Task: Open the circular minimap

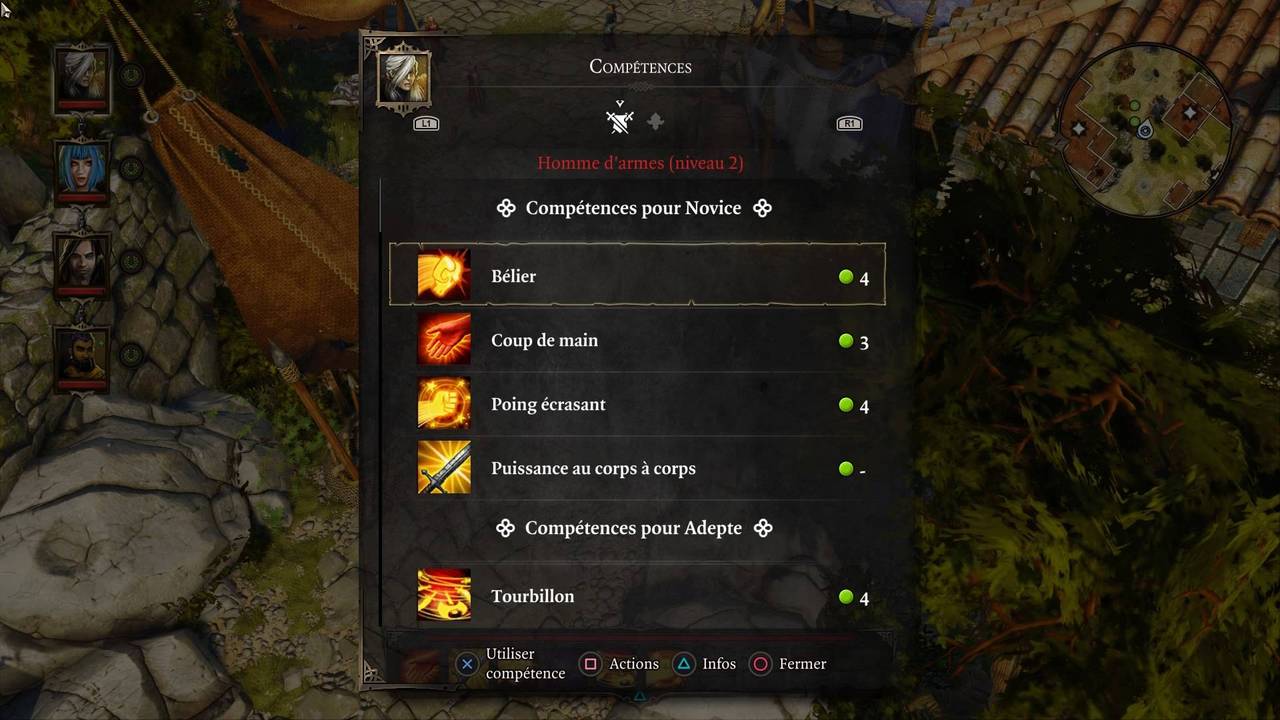Action: click(1145, 132)
